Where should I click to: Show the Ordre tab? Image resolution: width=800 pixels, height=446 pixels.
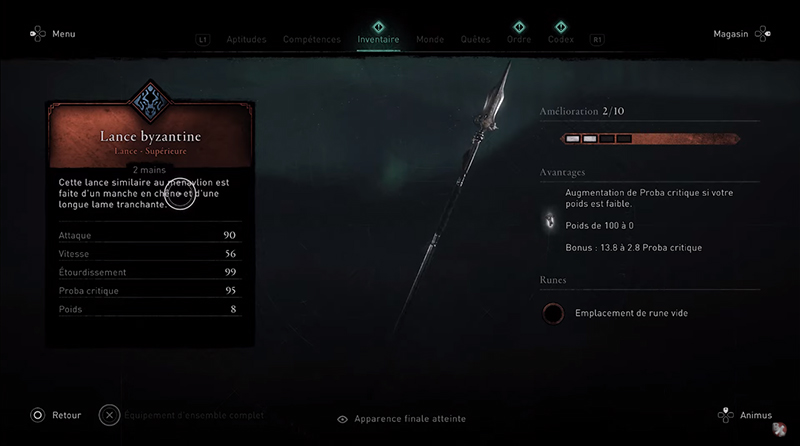coord(518,40)
